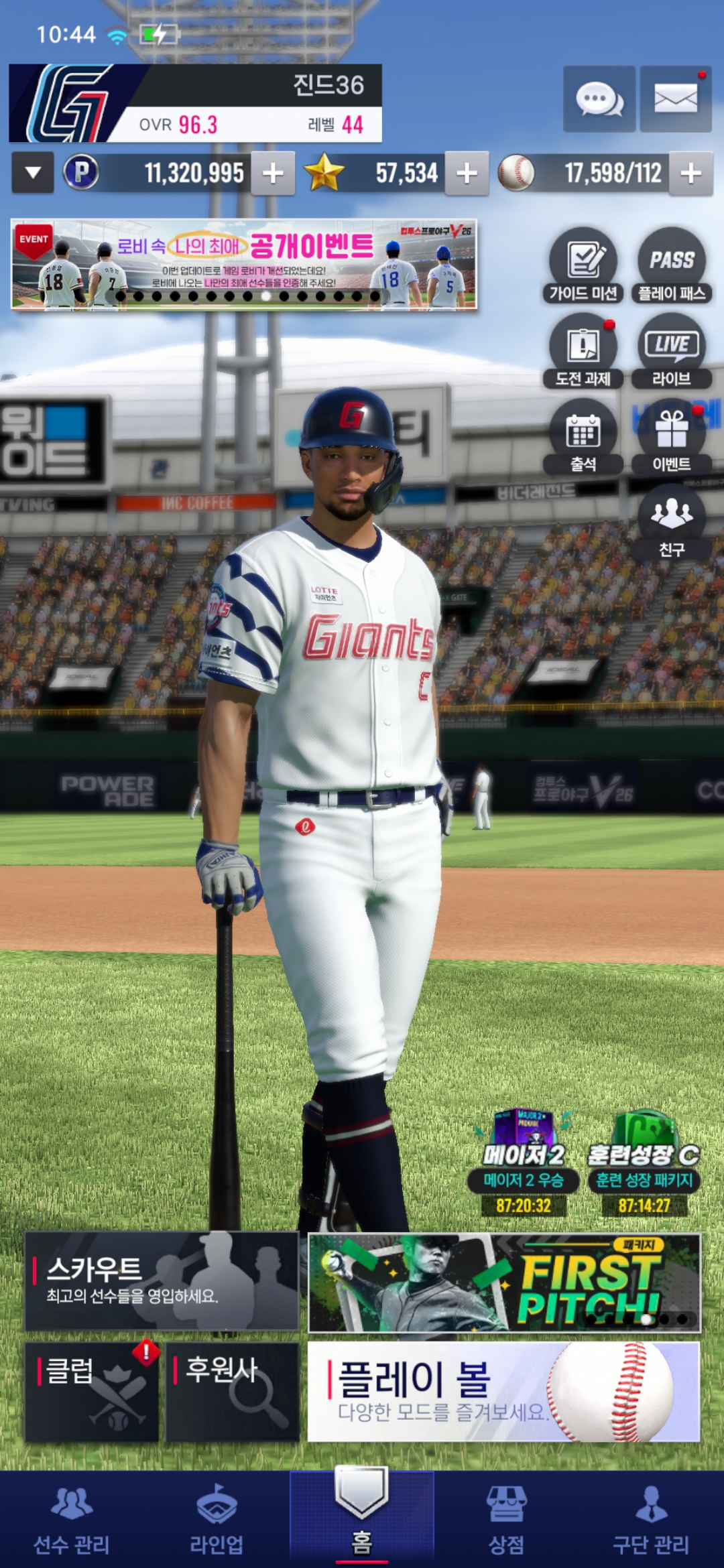Add more stars with plus button
The width and height of the screenshot is (724, 1568).
point(467,174)
